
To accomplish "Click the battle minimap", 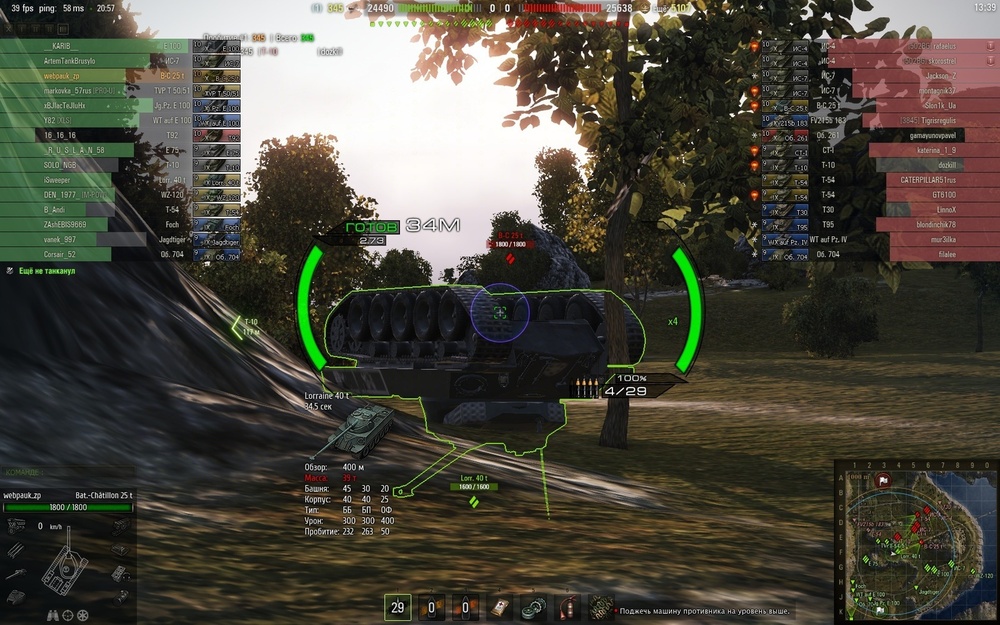I will 916,542.
